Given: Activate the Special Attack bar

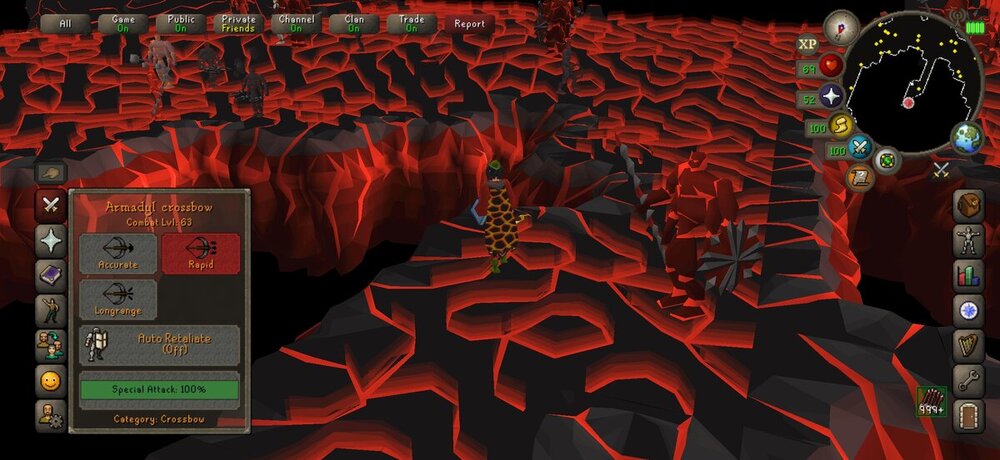Looking at the screenshot, I should pos(159,389).
